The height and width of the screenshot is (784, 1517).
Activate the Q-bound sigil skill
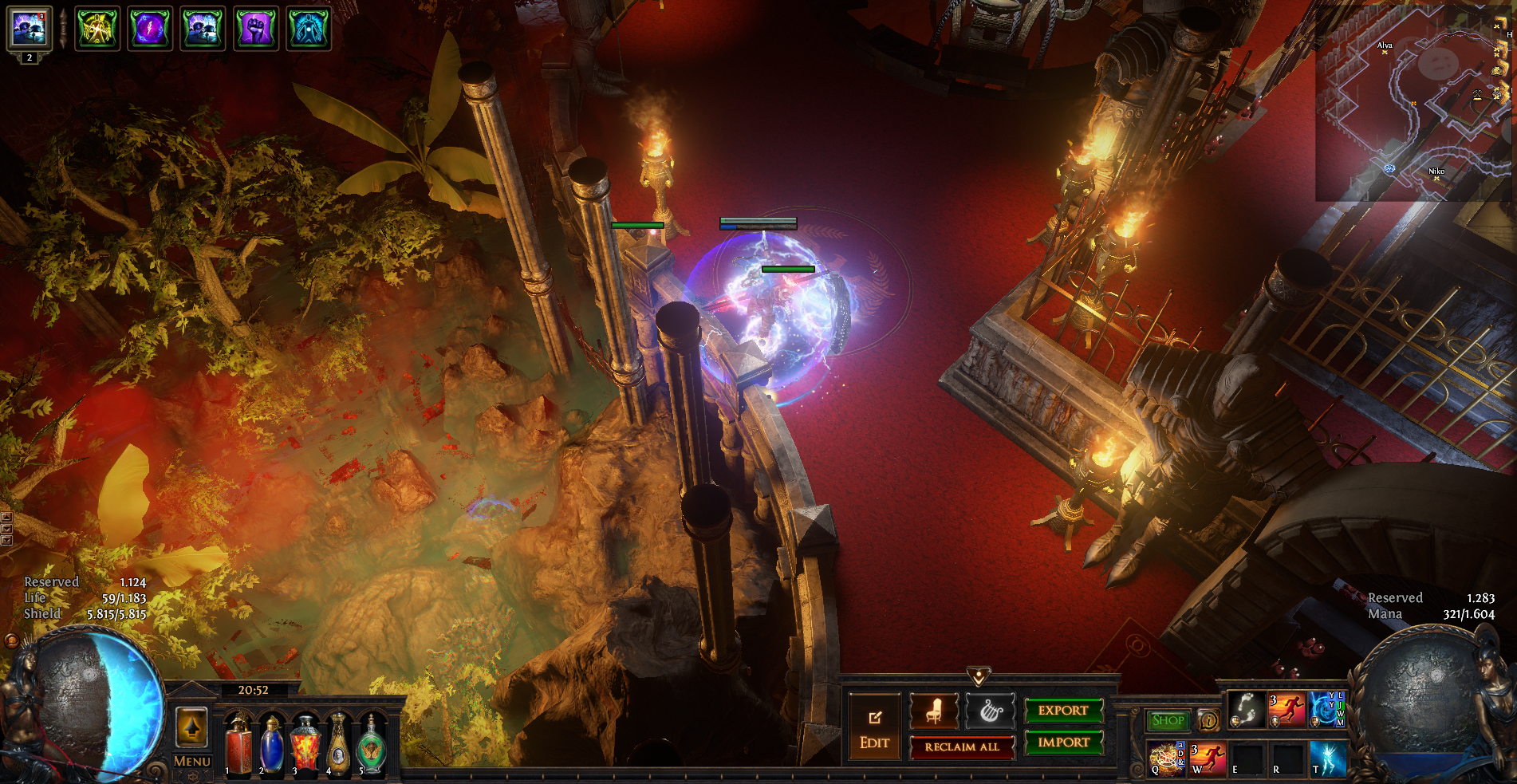(x=1165, y=758)
